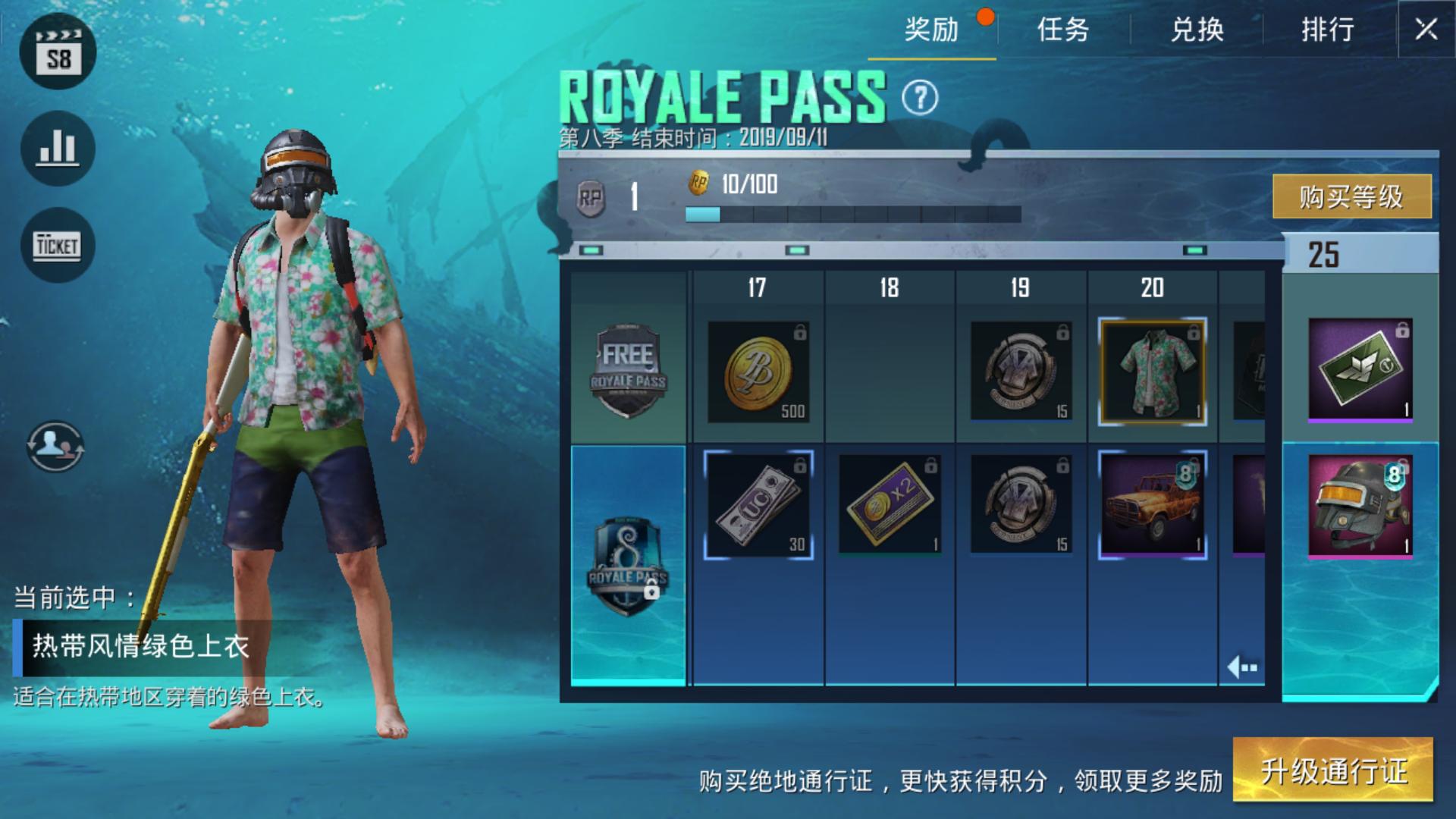Select the x2 BP card reward
Viewport: 1456px width, 819px height.
890,505
